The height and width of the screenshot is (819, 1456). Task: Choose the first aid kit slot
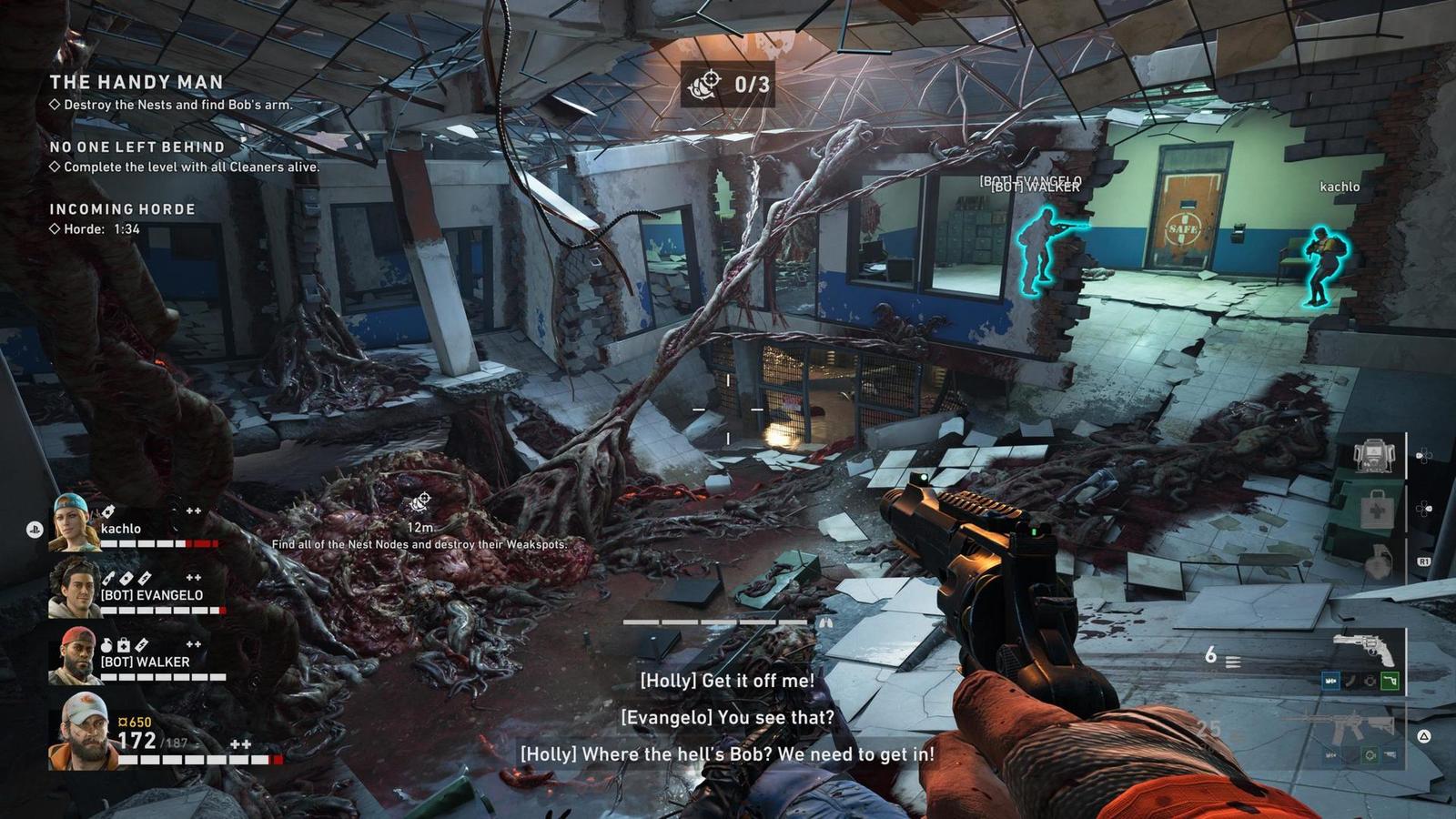(x=1376, y=511)
